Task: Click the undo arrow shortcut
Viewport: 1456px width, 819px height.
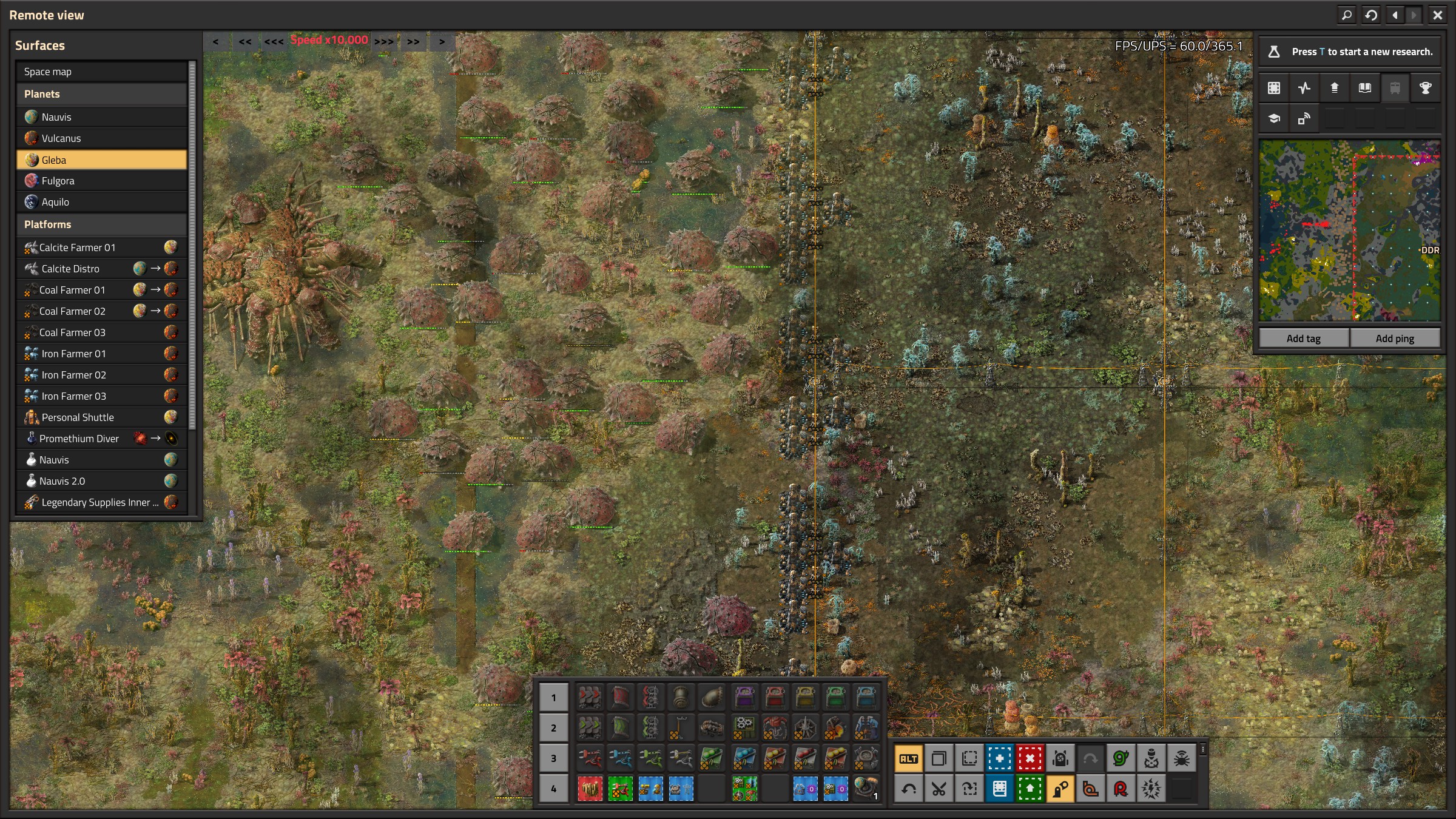Action: coord(908,789)
